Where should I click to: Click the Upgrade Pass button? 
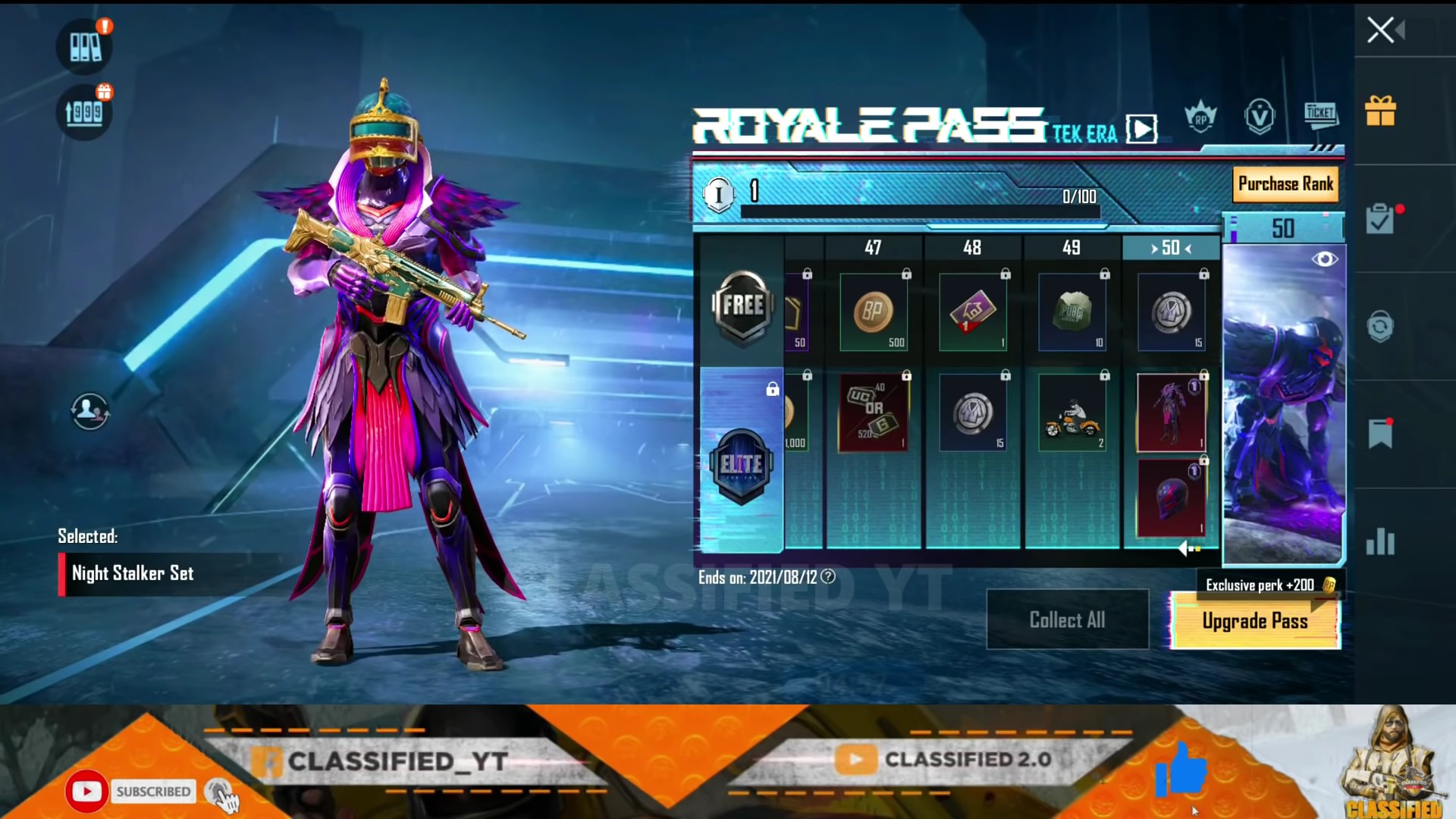(1255, 621)
